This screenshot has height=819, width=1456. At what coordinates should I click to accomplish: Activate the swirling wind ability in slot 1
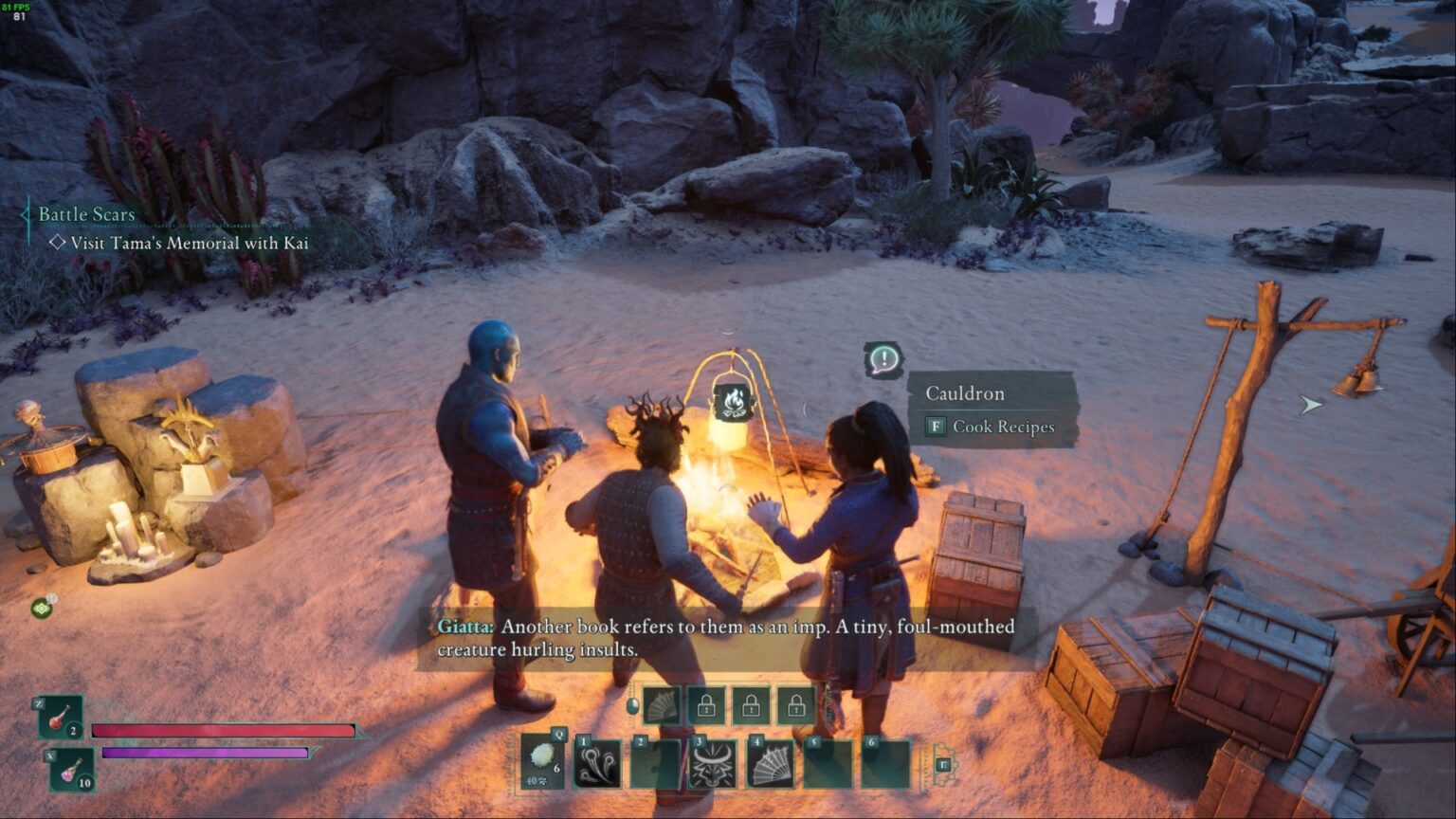[598, 764]
